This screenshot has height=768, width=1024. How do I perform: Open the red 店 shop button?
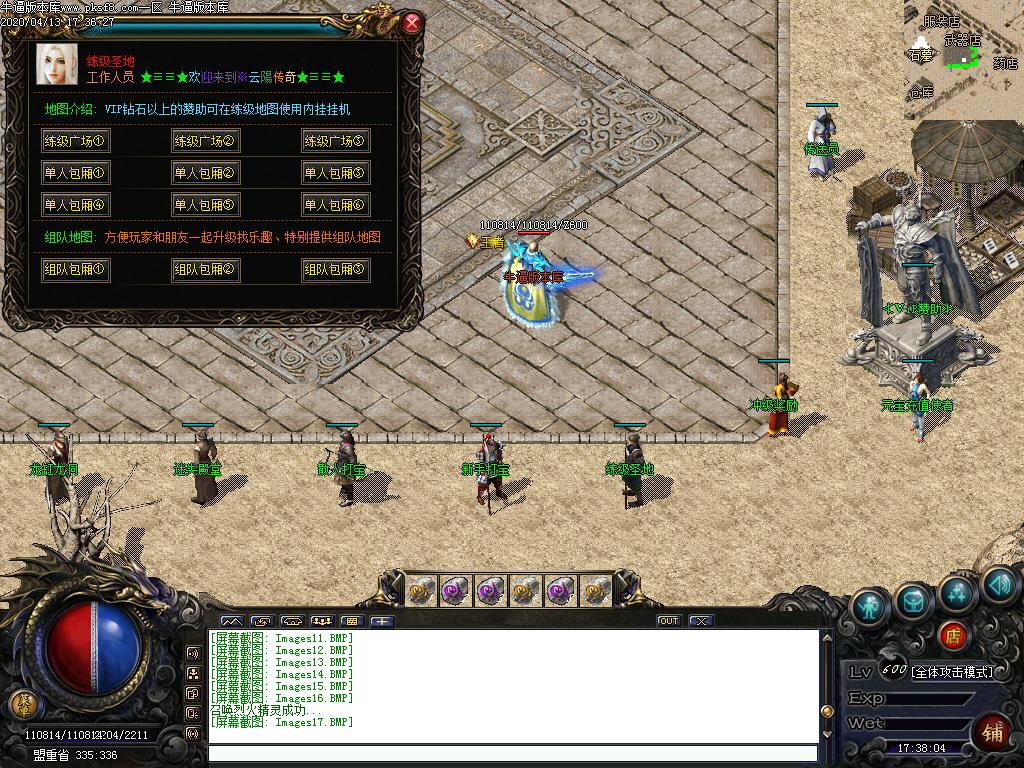click(953, 635)
